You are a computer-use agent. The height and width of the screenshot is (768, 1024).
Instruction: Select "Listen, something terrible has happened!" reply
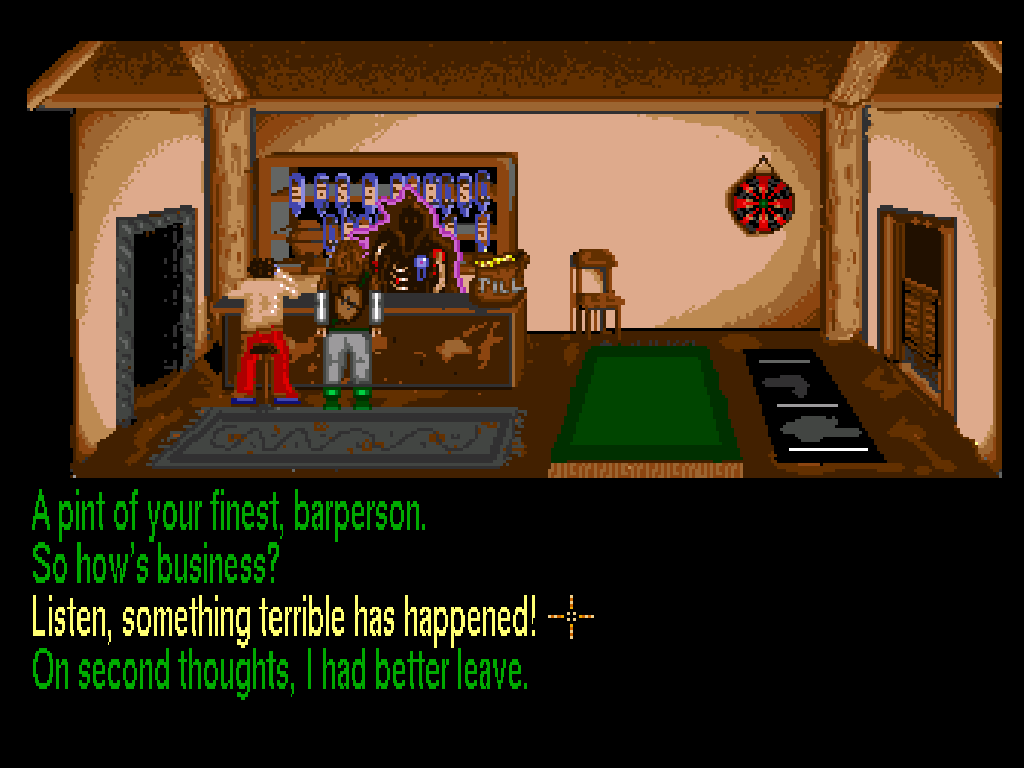(284, 618)
